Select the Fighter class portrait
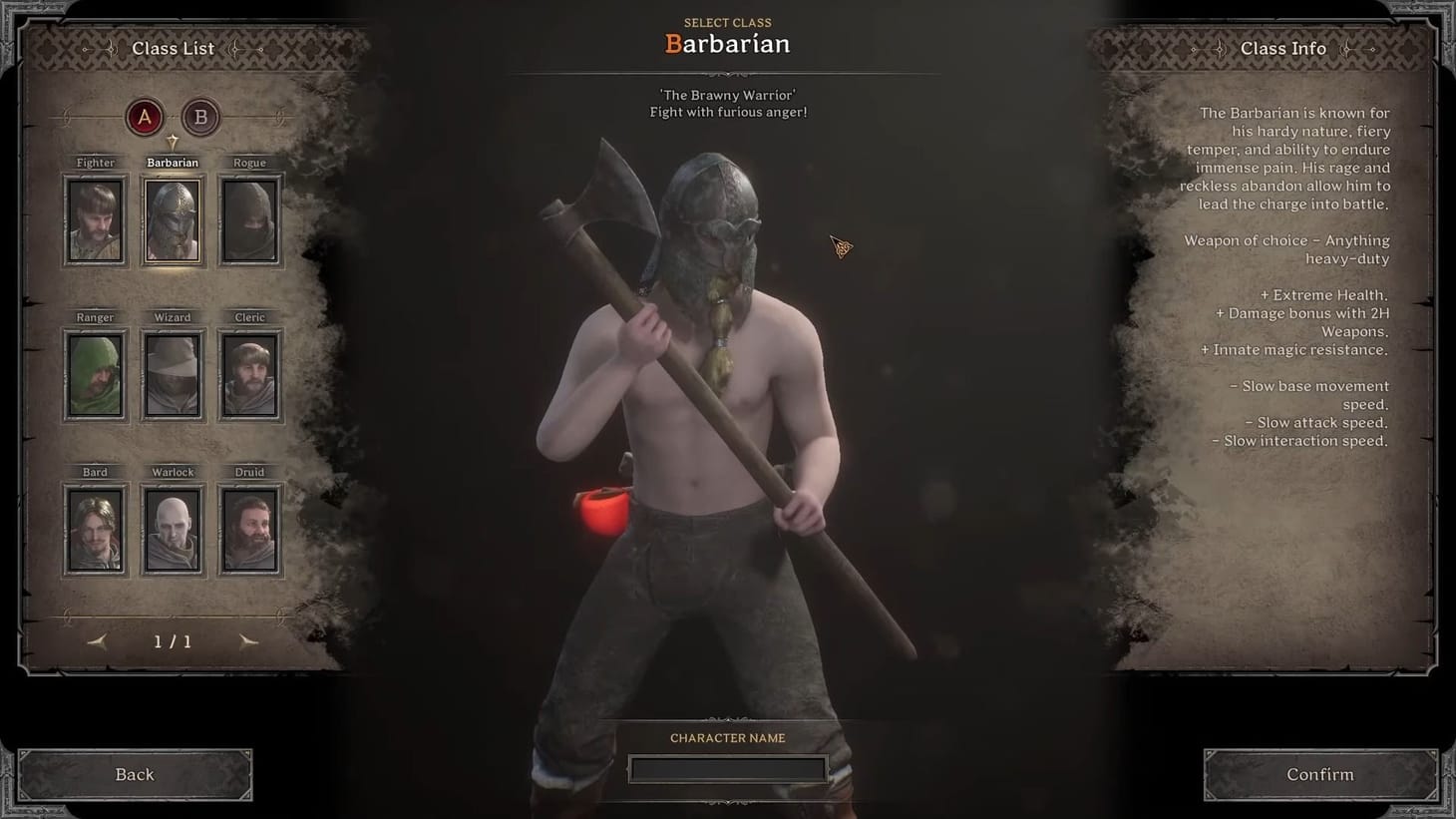This screenshot has height=819, width=1456. (x=95, y=218)
